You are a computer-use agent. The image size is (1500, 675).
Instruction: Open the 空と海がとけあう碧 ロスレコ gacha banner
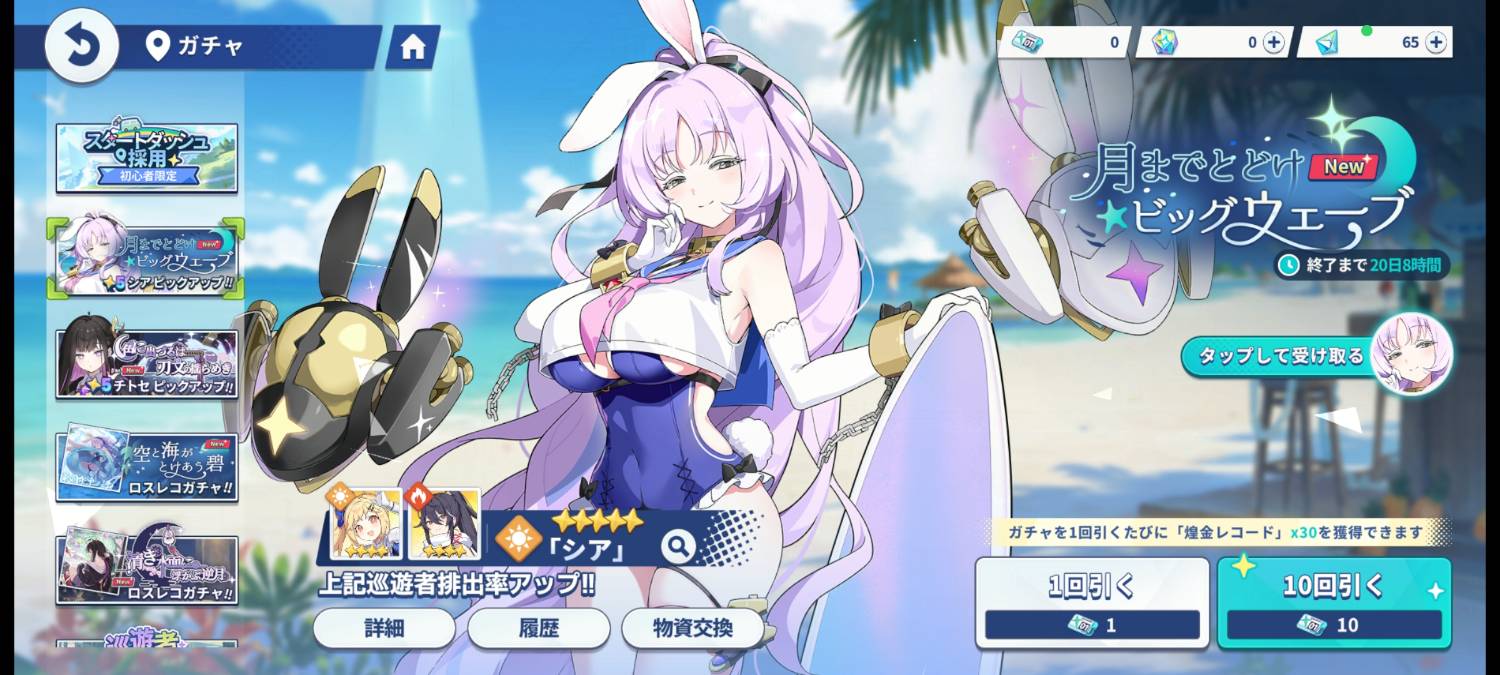coord(147,465)
